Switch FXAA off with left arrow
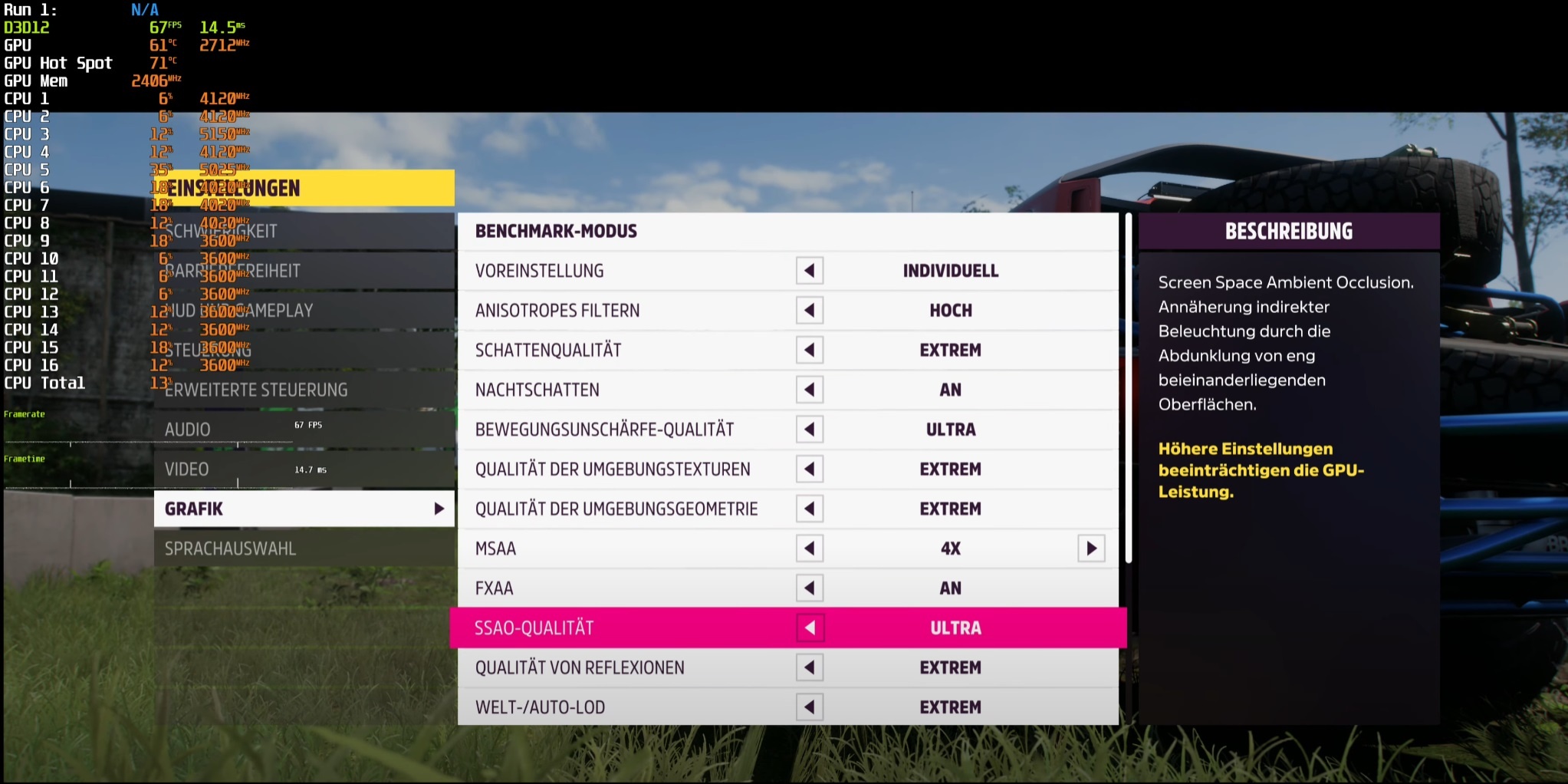This screenshot has width=1568, height=784. [810, 588]
